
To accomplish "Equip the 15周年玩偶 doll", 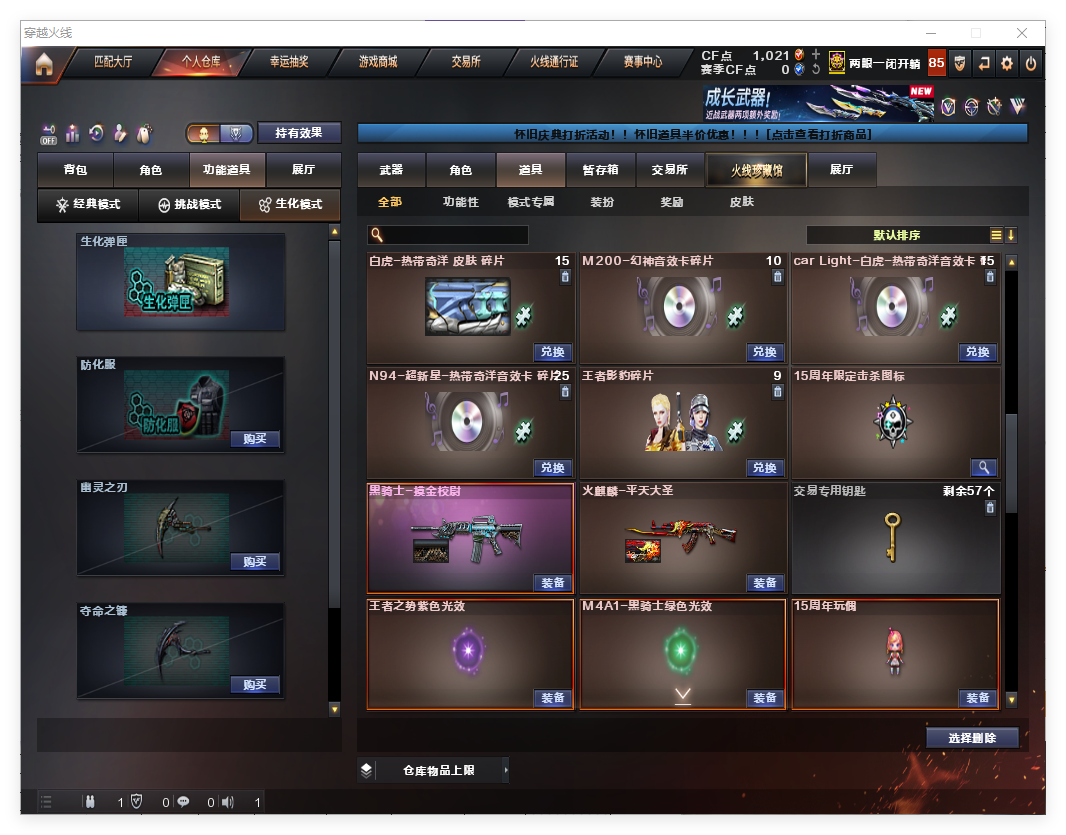I will click(977, 698).
